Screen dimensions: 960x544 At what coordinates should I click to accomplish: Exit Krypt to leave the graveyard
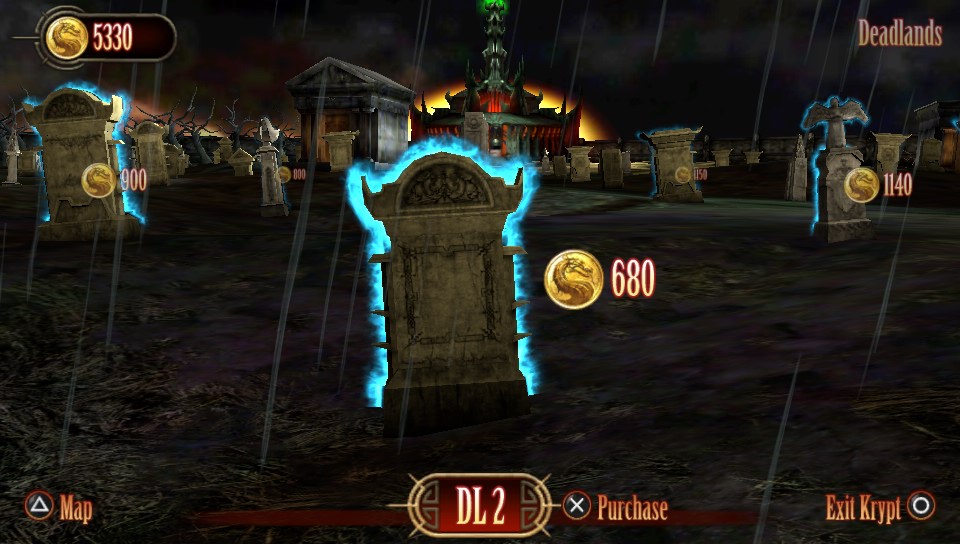tap(880, 508)
